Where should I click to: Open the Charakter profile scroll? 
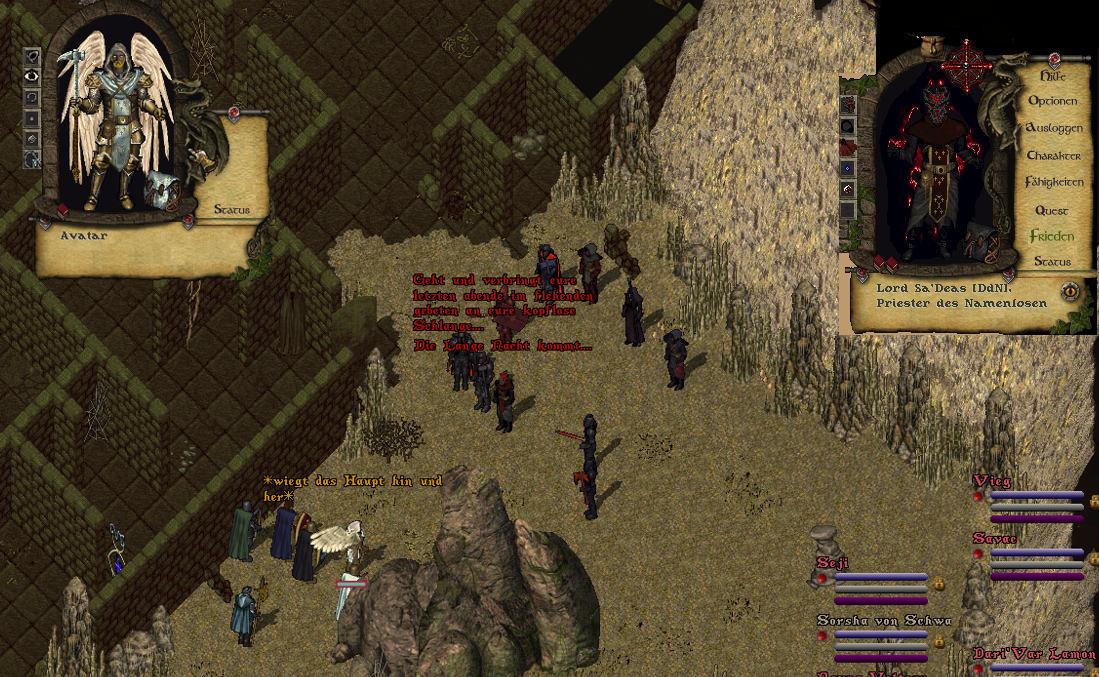tap(1053, 156)
